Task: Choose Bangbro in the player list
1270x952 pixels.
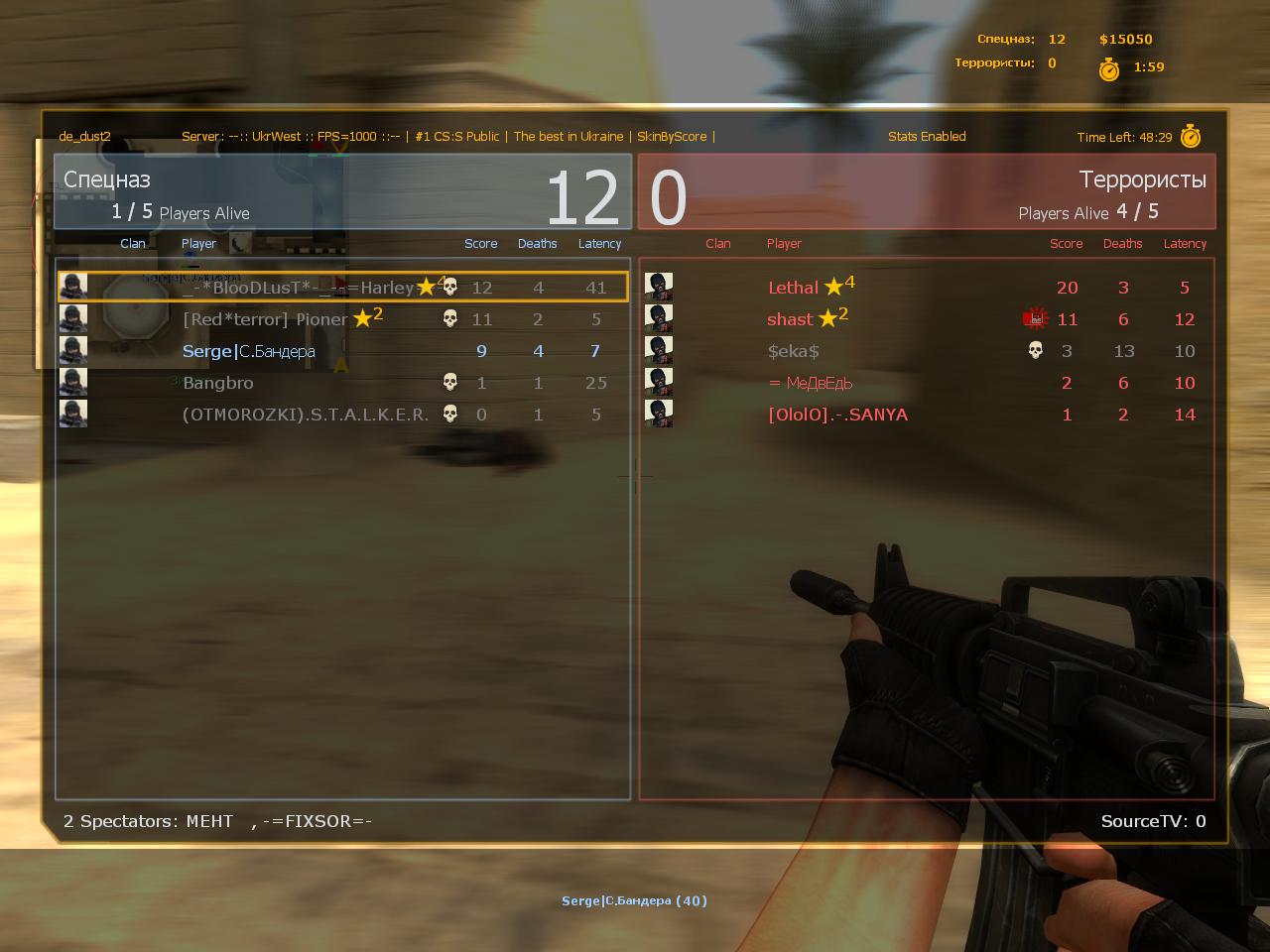Action: [x=342, y=383]
